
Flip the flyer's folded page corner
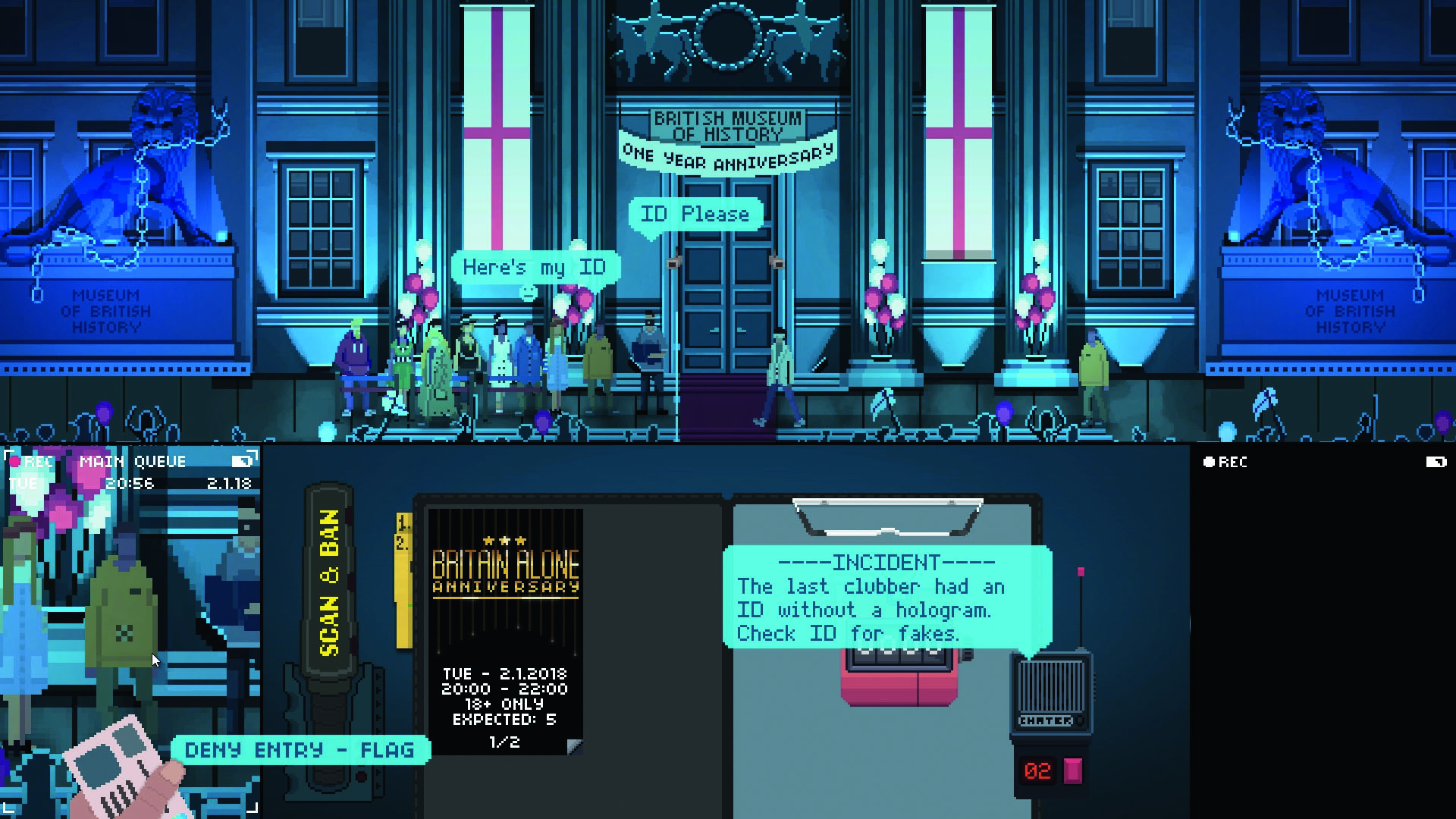[575, 747]
